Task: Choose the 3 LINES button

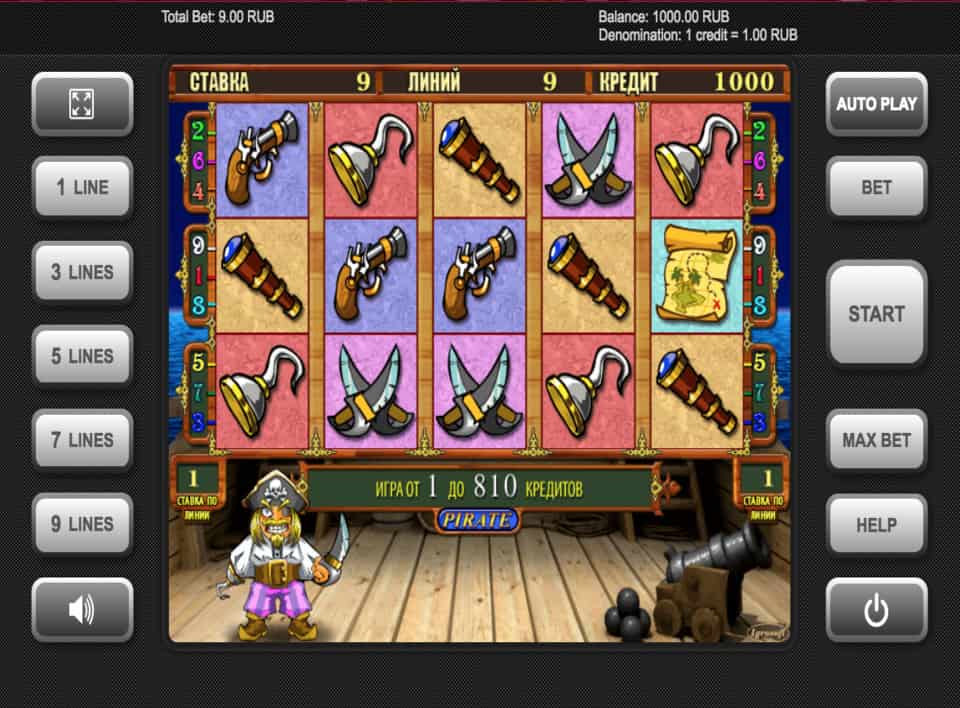Action: point(82,271)
